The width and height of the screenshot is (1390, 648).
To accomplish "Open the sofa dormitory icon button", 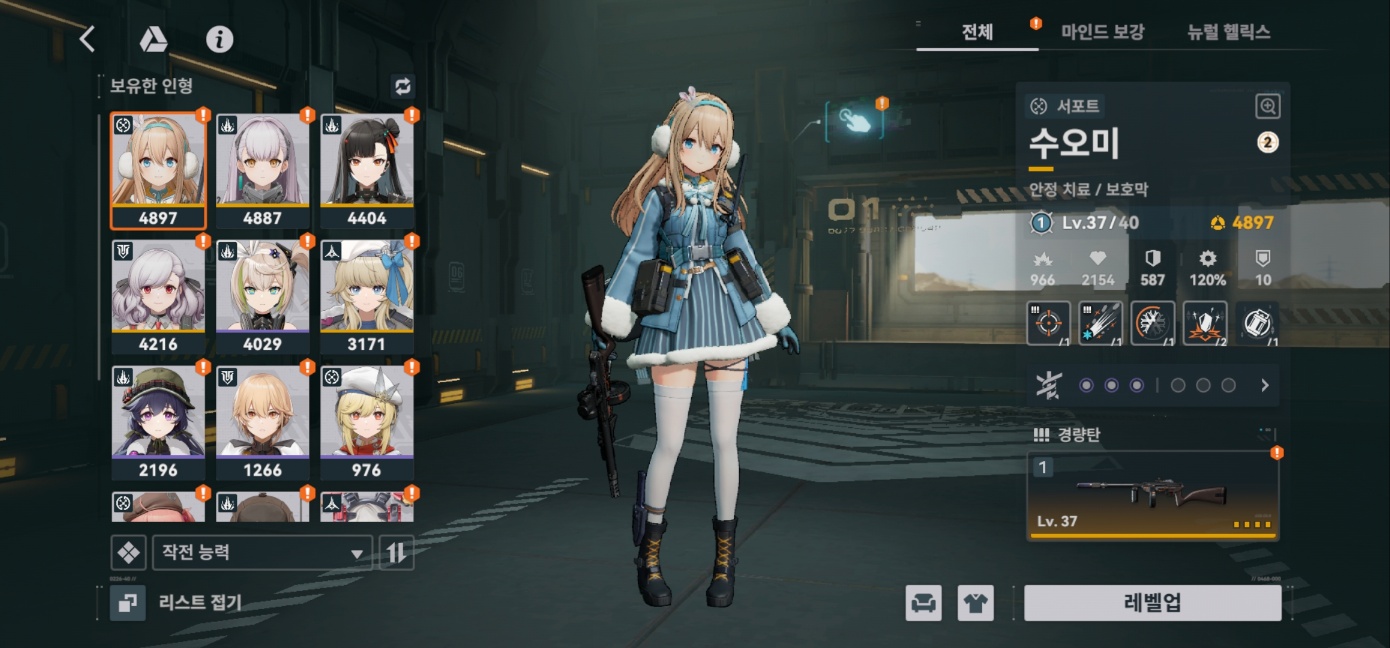I will (924, 603).
